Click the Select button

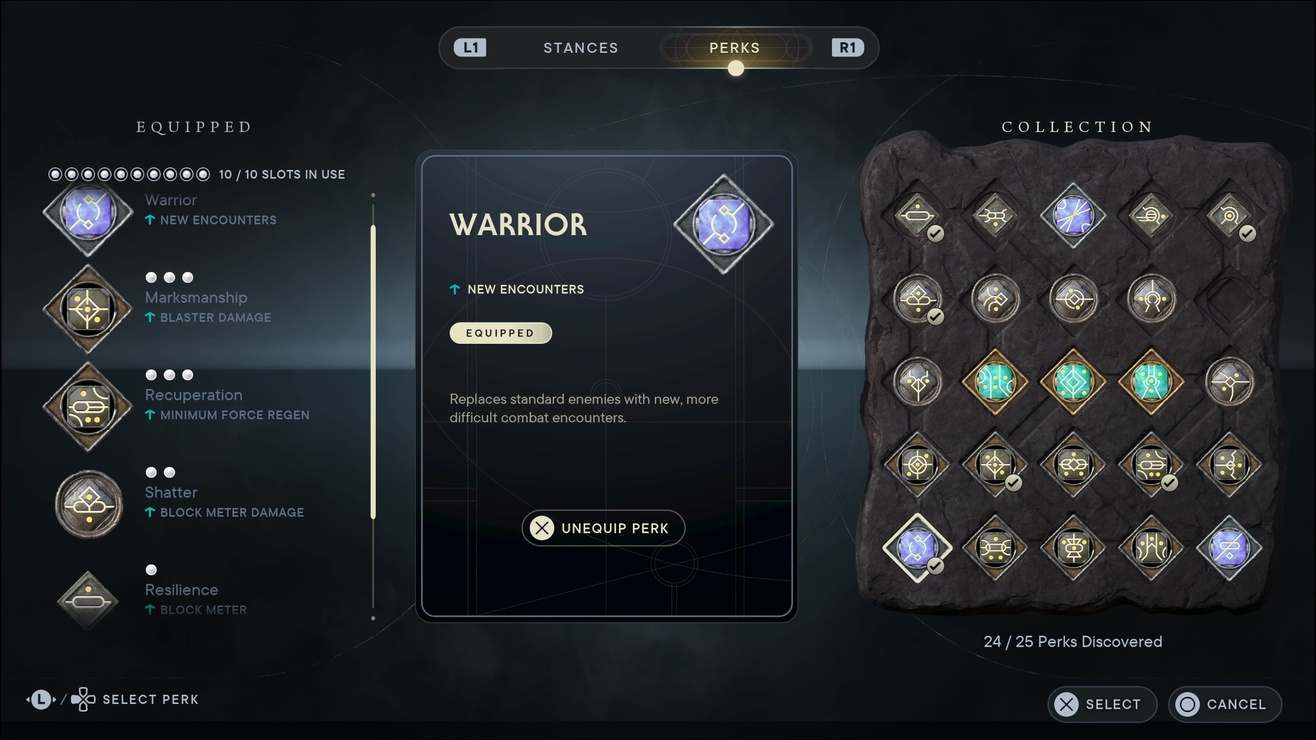coord(1101,704)
